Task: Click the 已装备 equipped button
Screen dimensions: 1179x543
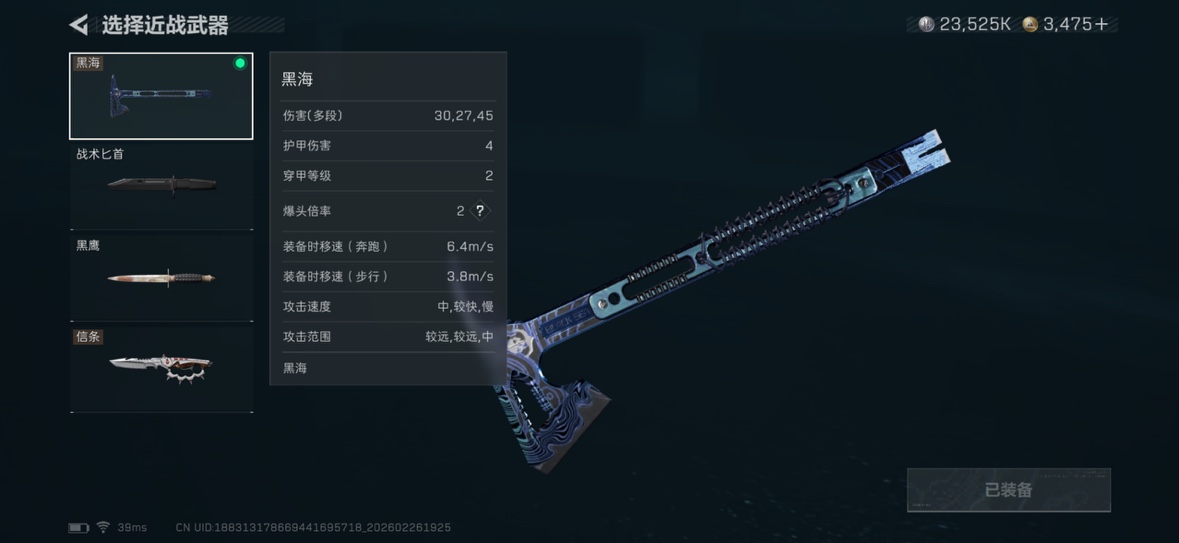Action: [x=1008, y=490]
